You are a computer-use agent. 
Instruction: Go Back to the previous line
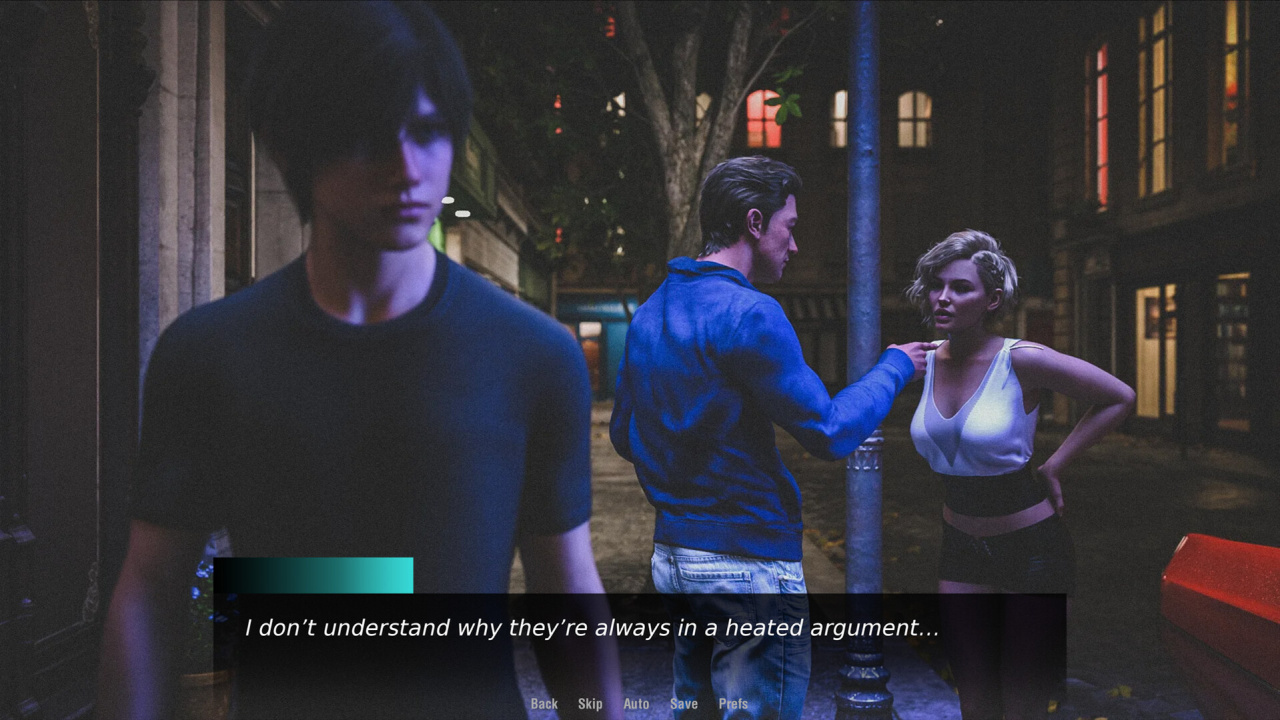pos(544,704)
